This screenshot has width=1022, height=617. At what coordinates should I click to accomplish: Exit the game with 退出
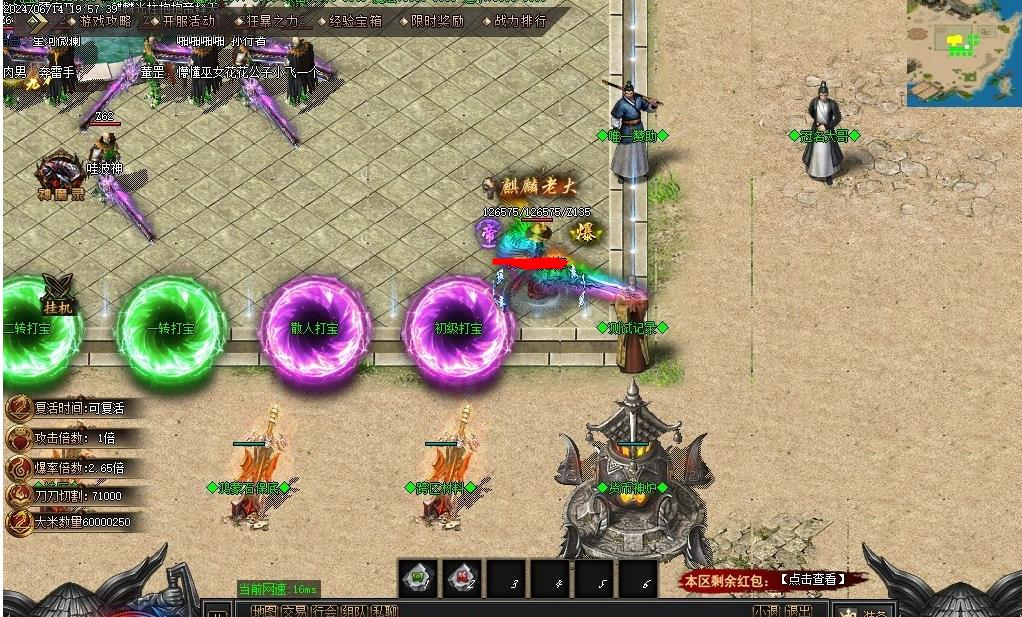(x=797, y=610)
